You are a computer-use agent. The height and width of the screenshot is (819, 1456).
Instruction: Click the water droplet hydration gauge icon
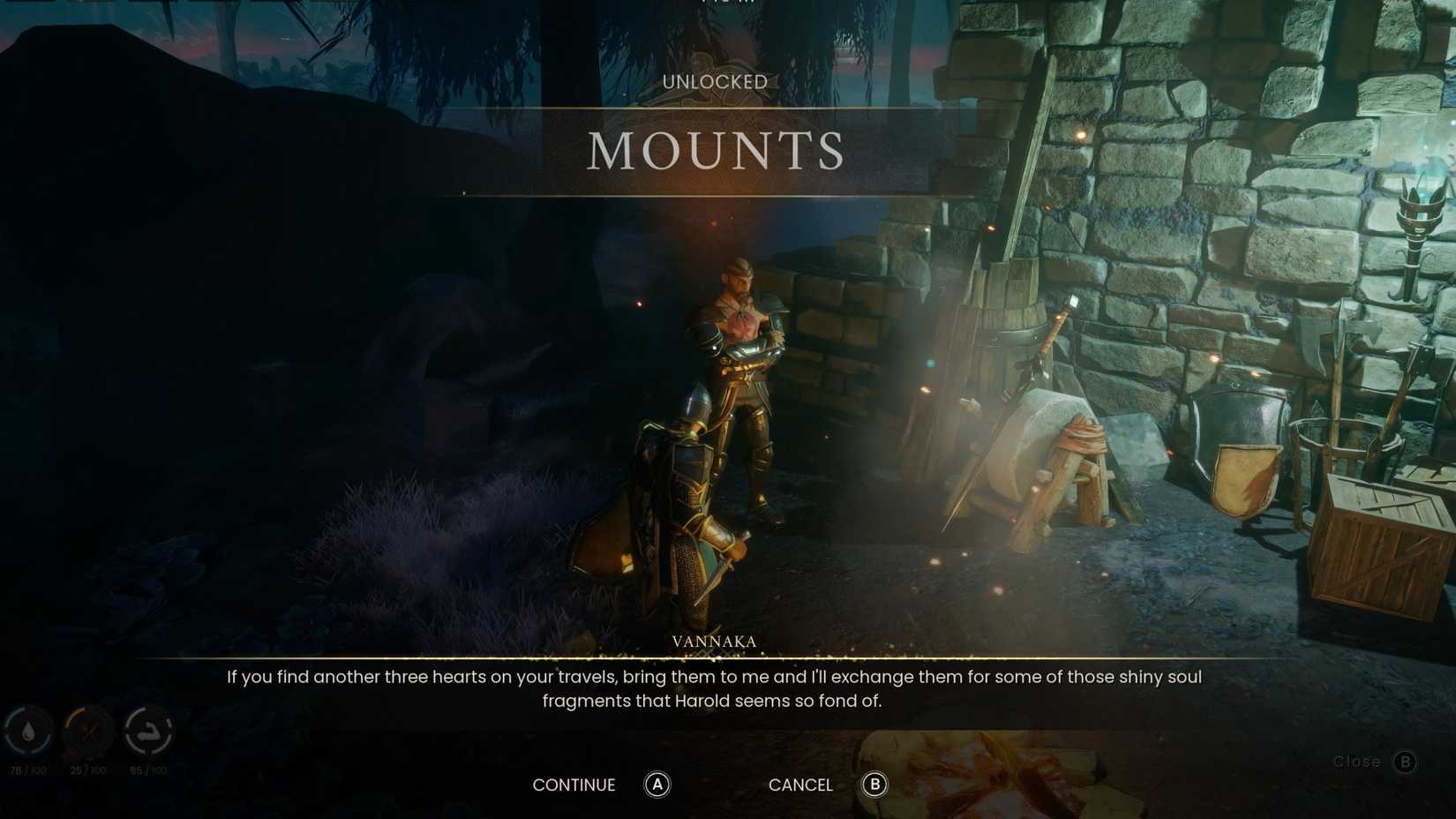[x=26, y=729]
